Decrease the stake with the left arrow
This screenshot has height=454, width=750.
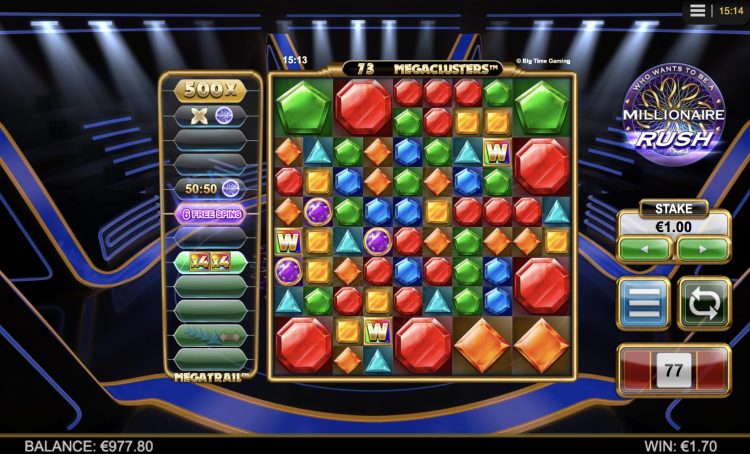(x=644, y=250)
